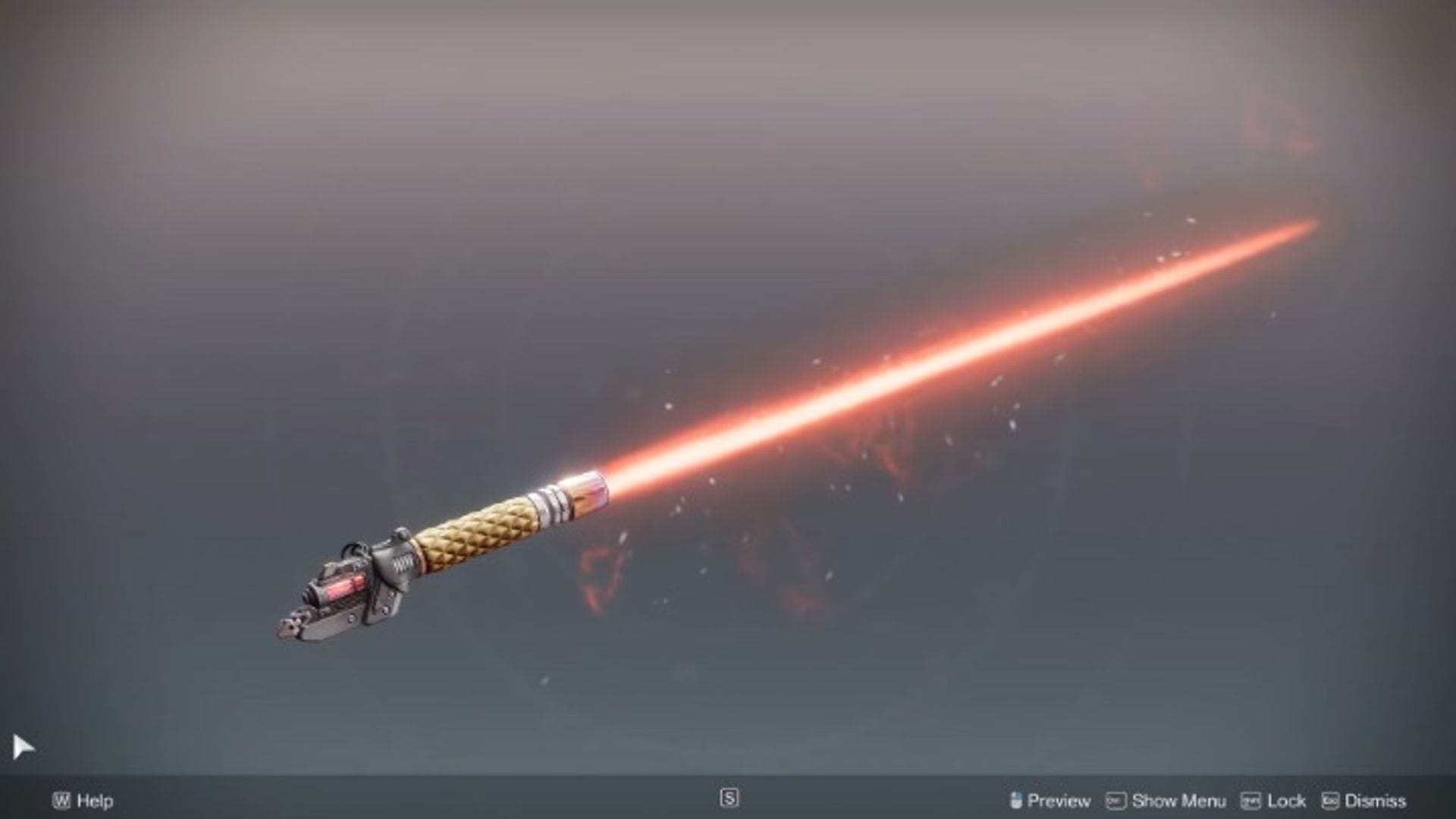The width and height of the screenshot is (1456, 819).
Task: Open Show Menu for the weapon
Action: pos(1178,800)
